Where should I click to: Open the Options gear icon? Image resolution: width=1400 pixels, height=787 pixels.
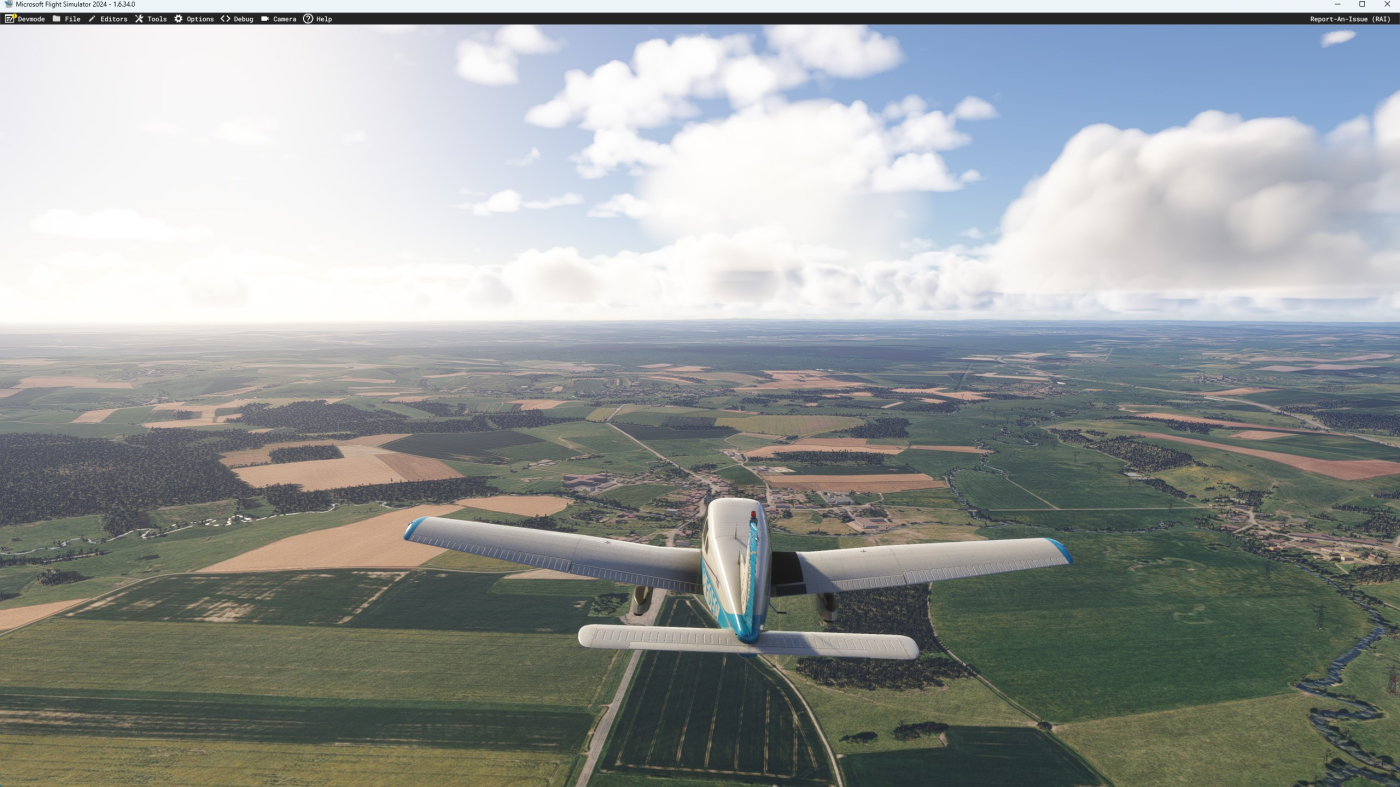tap(177, 17)
